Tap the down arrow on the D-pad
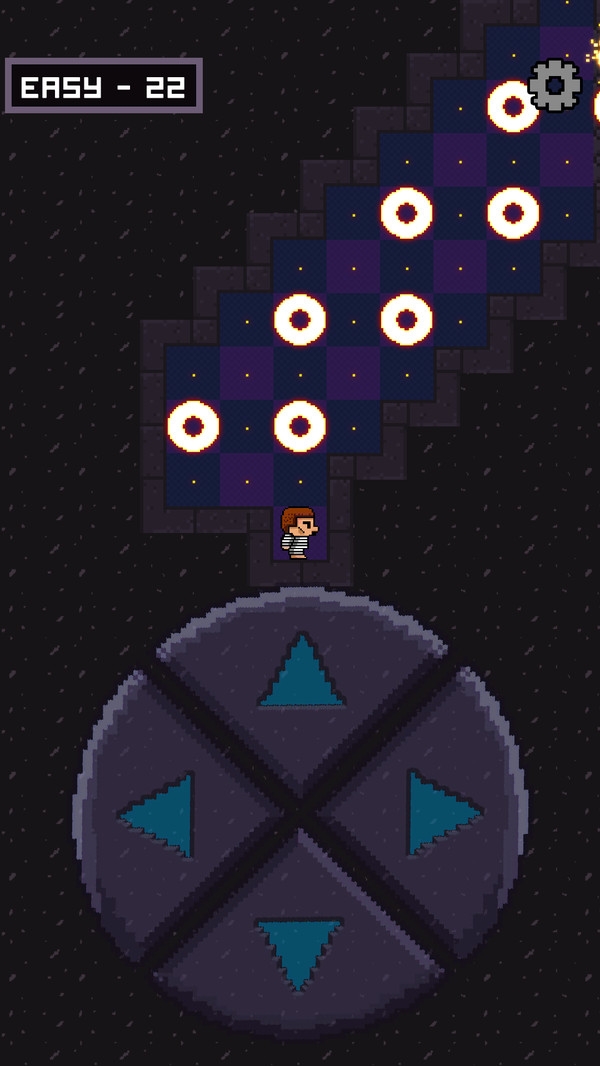 tap(299, 950)
